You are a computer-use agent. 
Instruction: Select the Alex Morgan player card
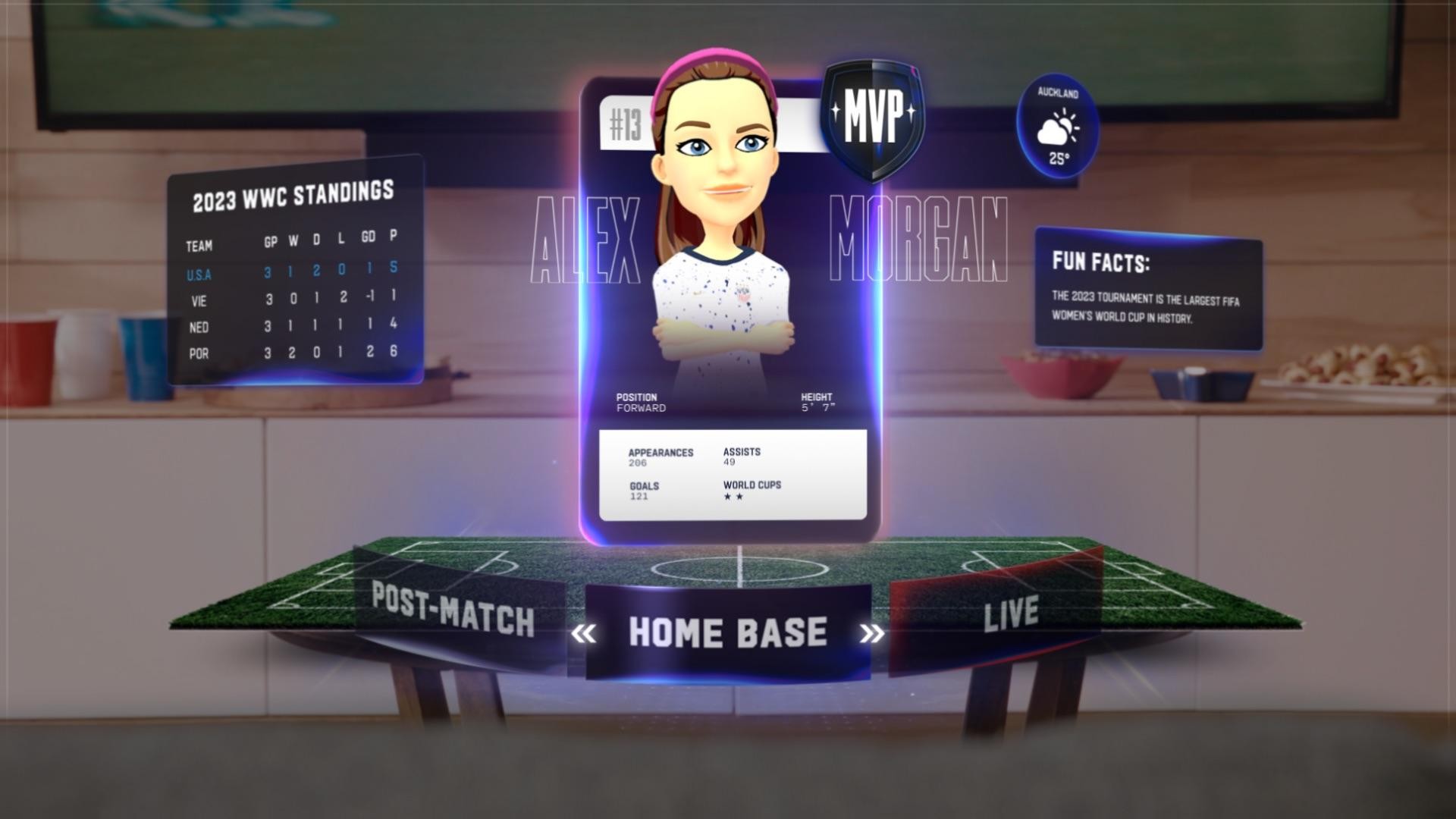(x=730, y=318)
